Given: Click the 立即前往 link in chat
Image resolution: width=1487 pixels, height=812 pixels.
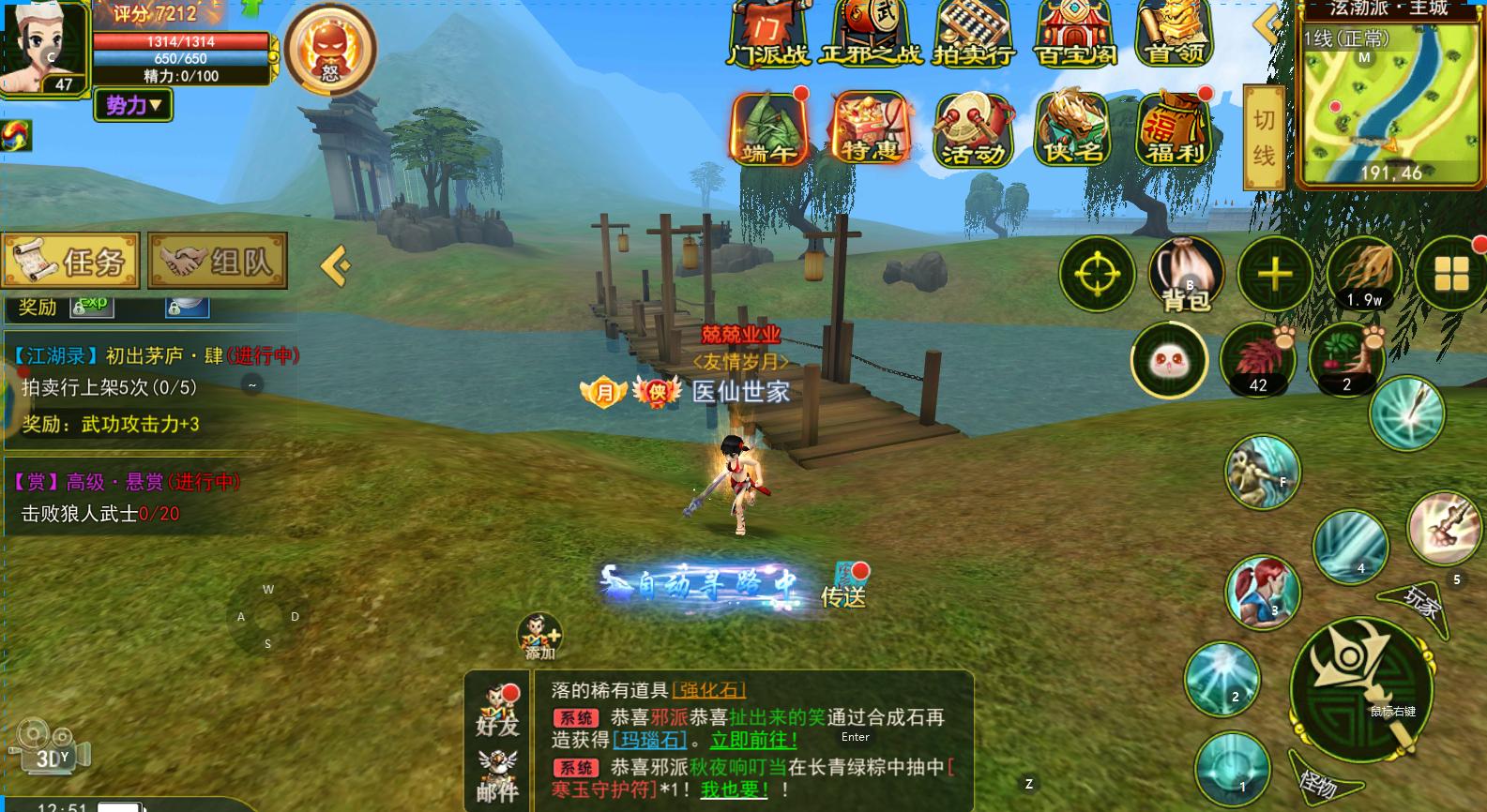Looking at the screenshot, I should tap(753, 741).
